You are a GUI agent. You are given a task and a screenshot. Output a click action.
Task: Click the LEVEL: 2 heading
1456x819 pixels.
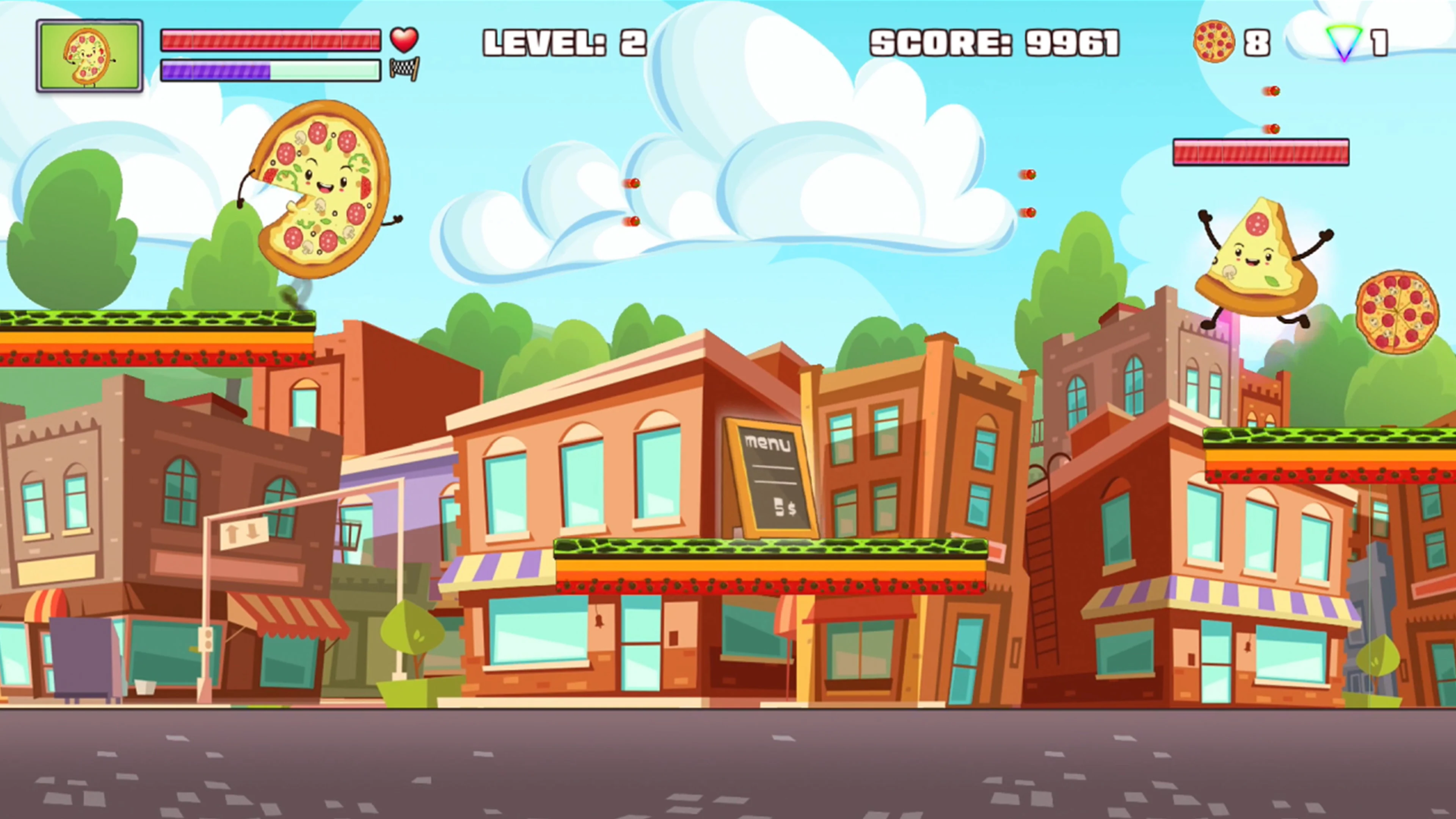point(565,42)
